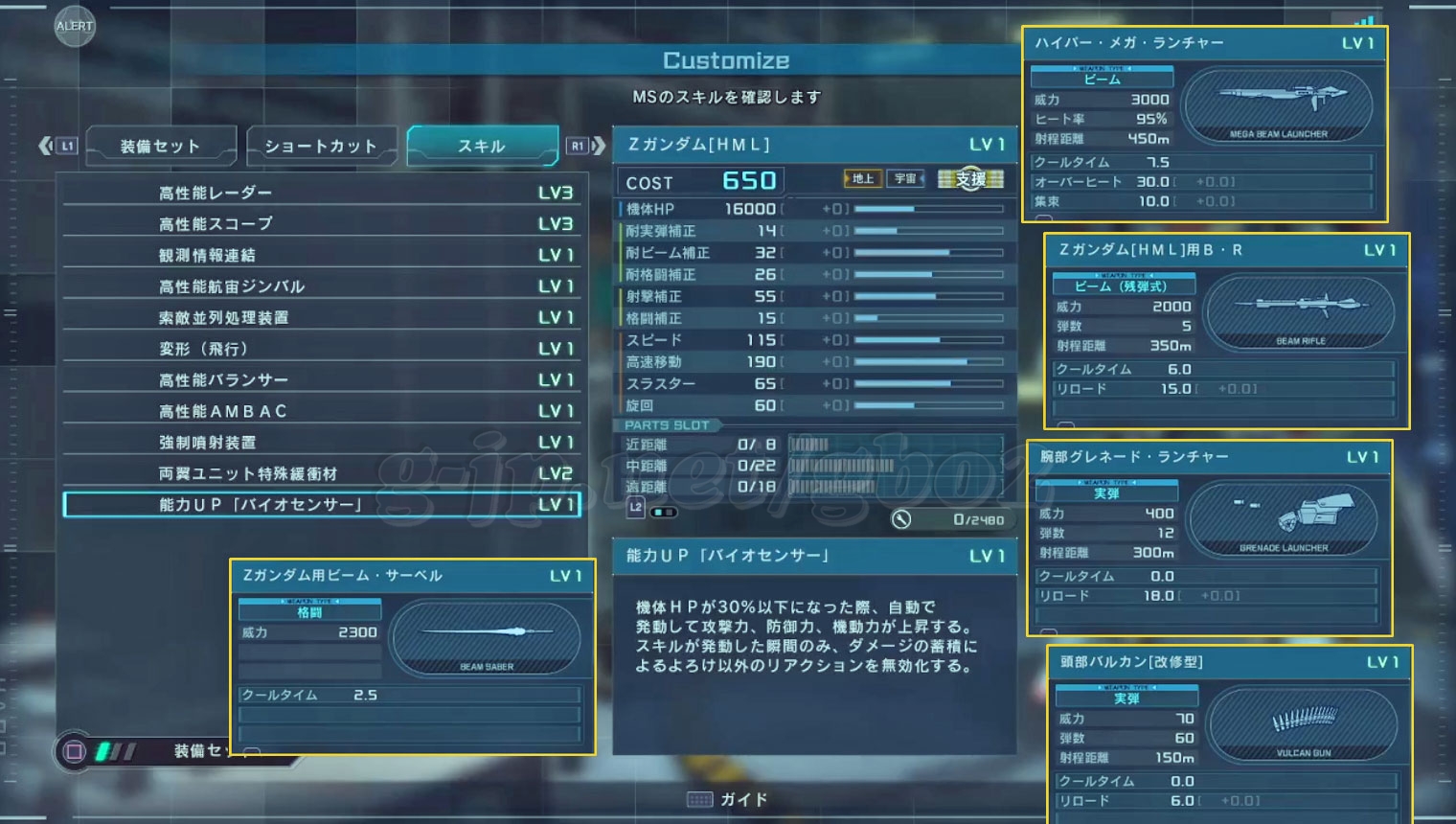1456x824 pixels.
Task: Choose the 高性能バランサー skill row
Action: [x=322, y=379]
